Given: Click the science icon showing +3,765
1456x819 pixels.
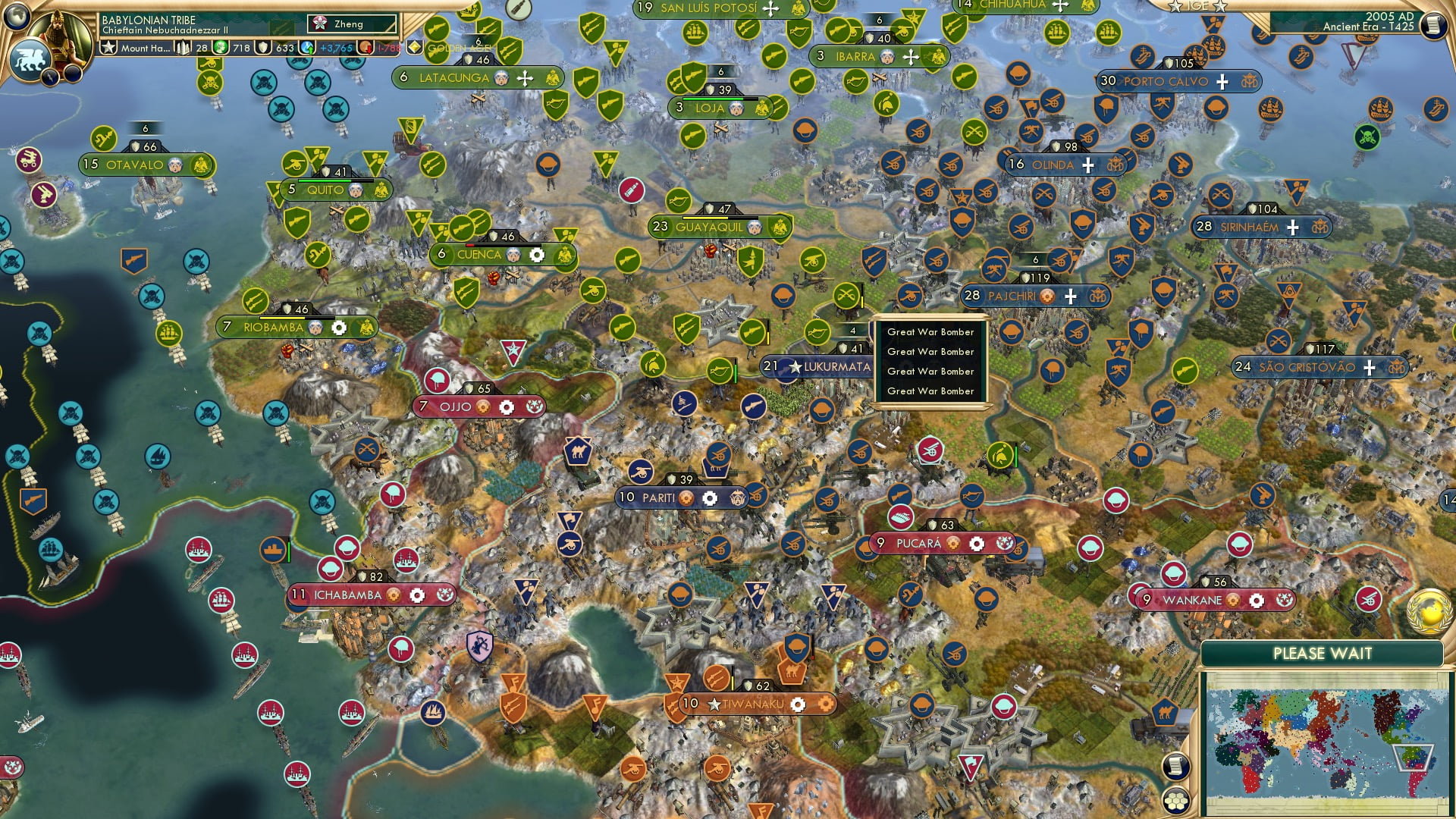Looking at the screenshot, I should tap(306, 49).
